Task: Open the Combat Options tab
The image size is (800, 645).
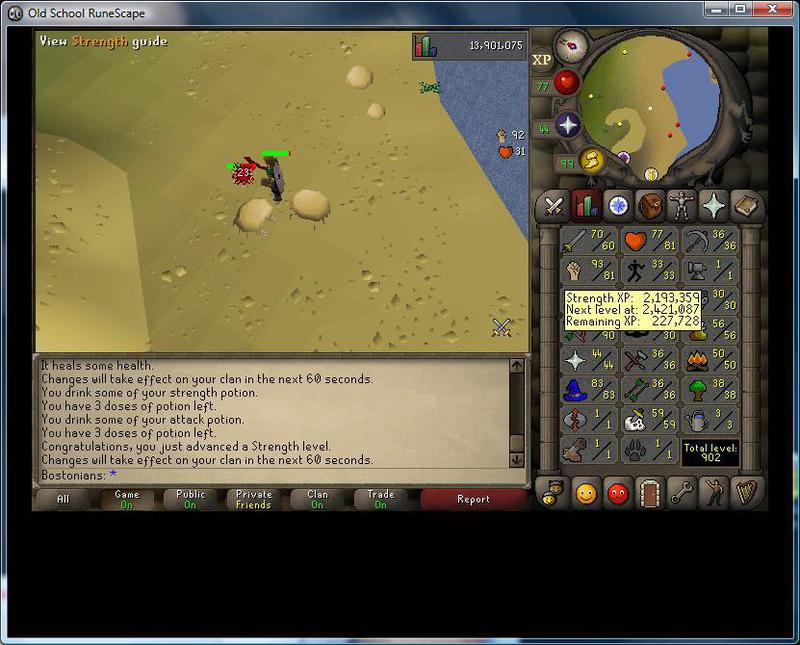Action: click(553, 207)
